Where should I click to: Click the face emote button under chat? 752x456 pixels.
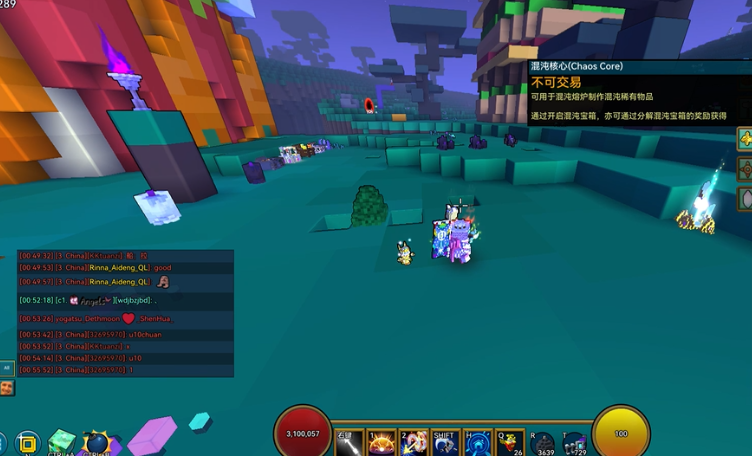point(7,388)
